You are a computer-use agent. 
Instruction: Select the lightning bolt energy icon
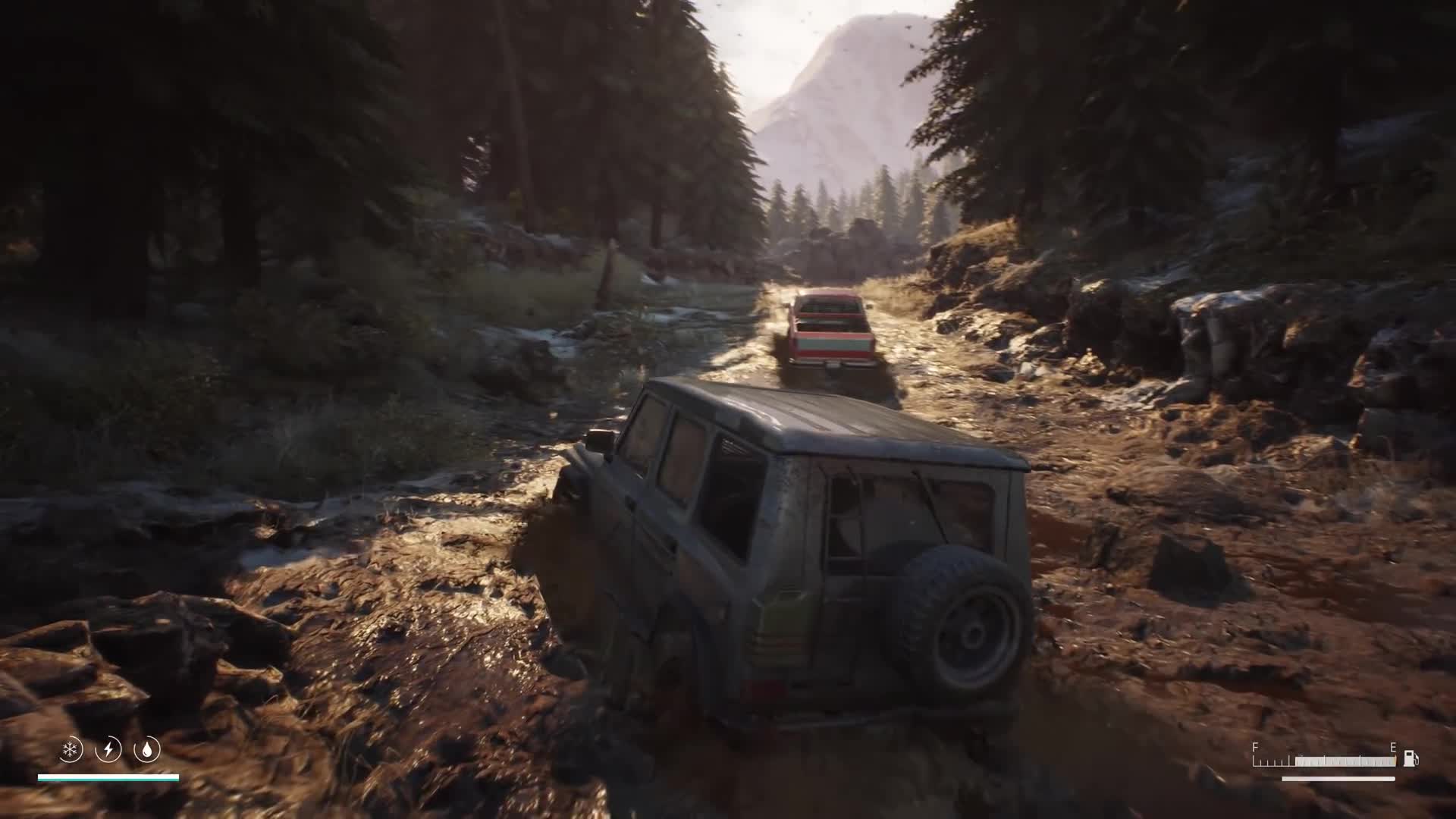click(x=108, y=750)
